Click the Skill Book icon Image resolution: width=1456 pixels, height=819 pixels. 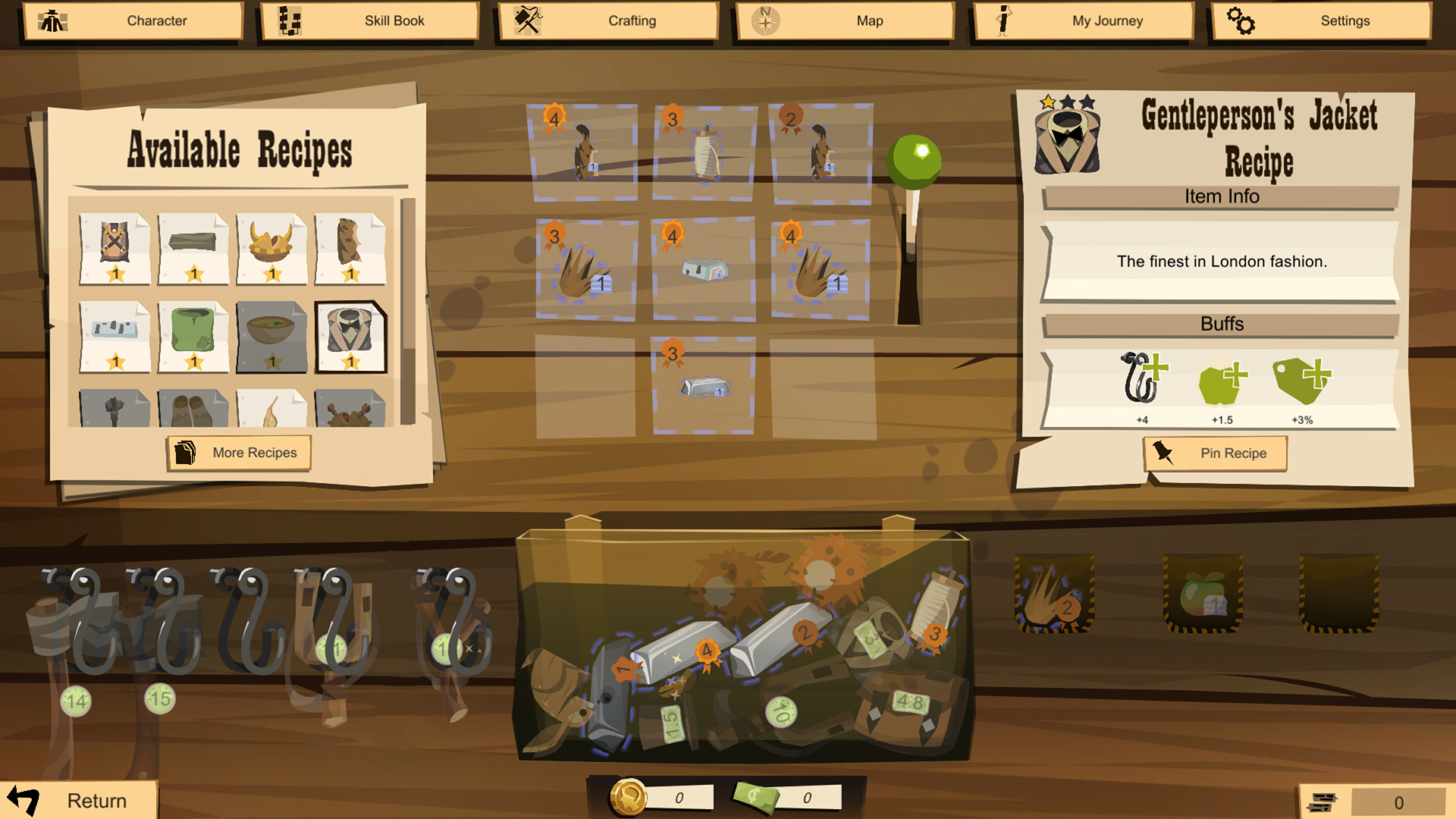[288, 20]
